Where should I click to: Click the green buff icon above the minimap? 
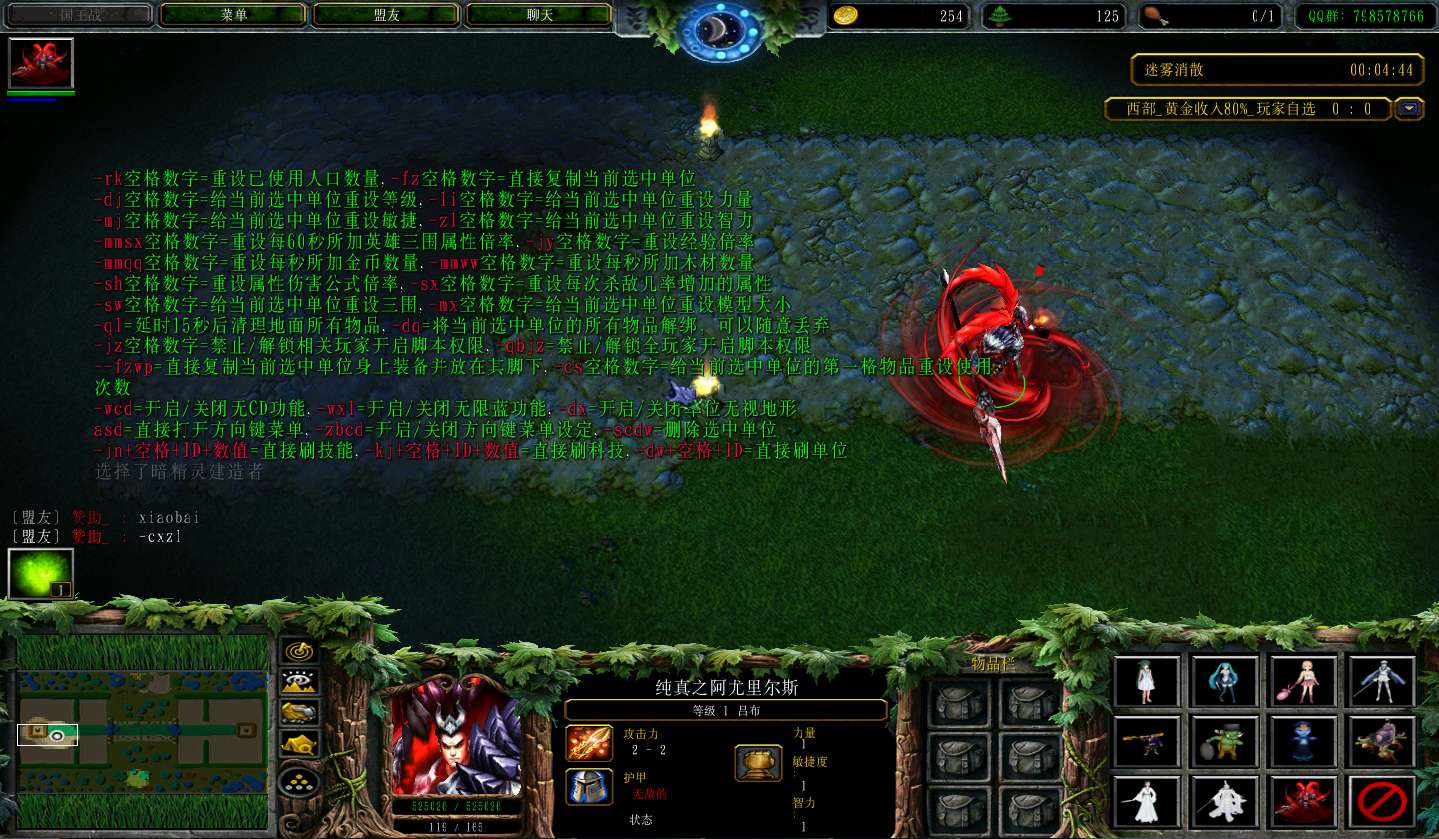(40, 576)
